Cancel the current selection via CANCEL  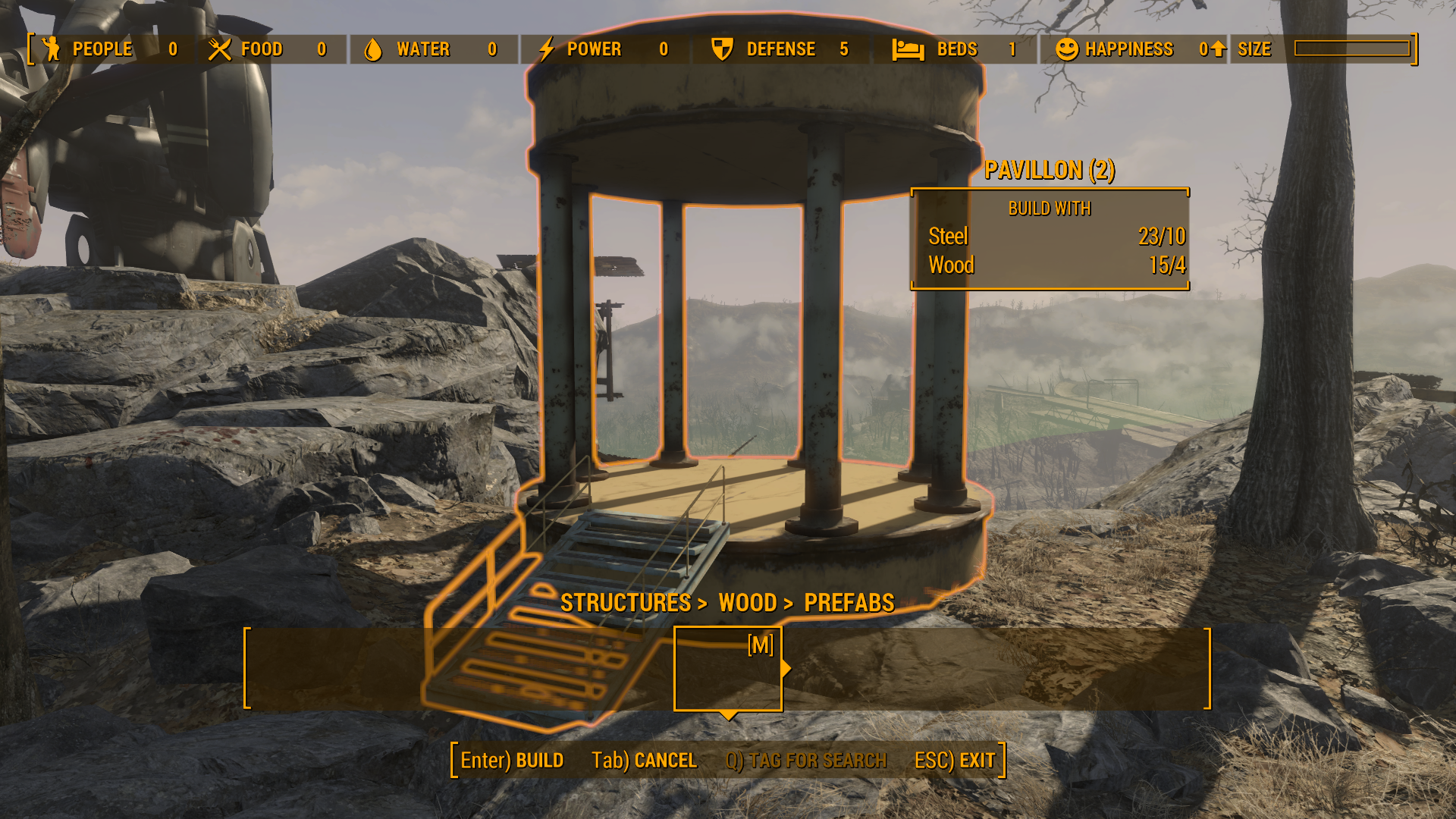click(644, 760)
